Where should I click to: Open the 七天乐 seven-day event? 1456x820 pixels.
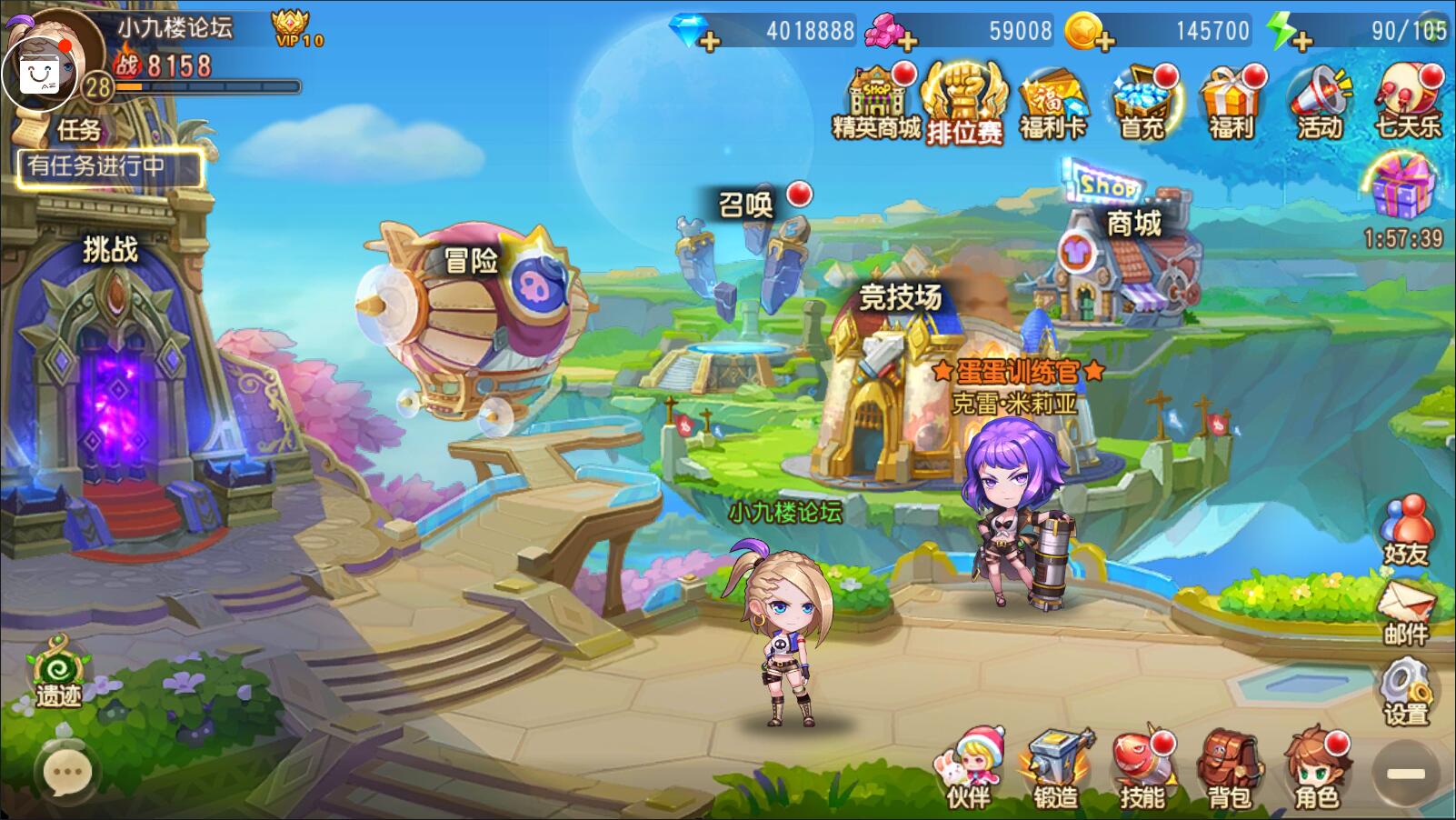(1407, 102)
